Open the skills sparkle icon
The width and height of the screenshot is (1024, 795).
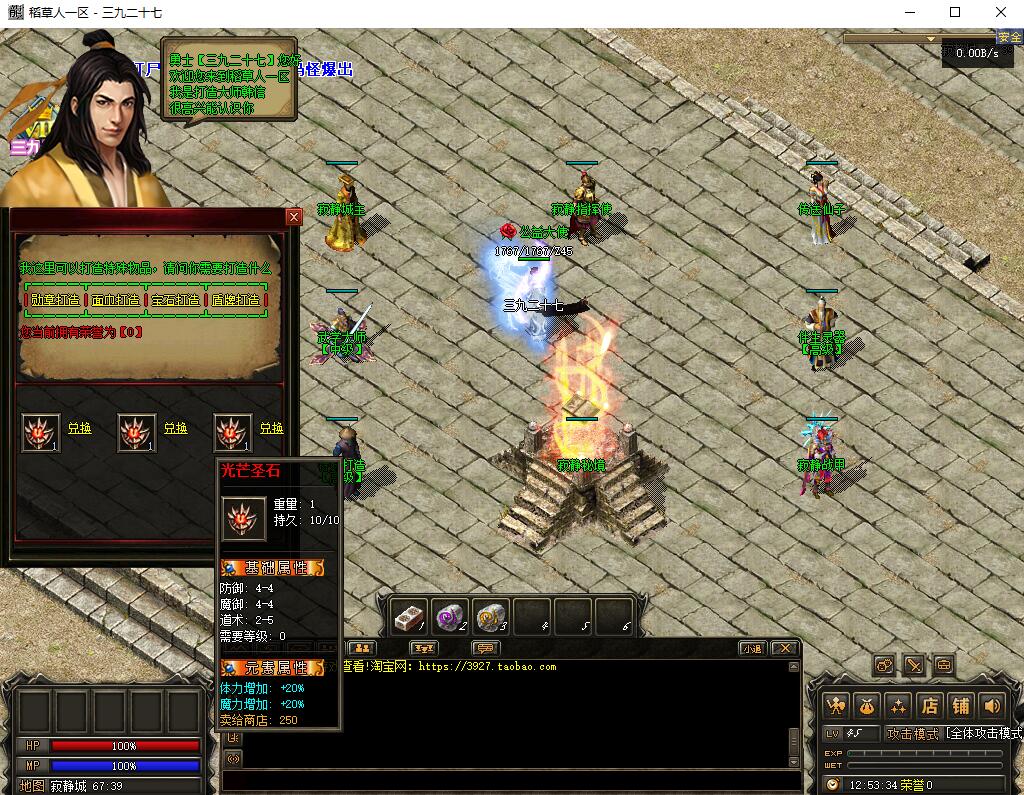click(x=898, y=705)
